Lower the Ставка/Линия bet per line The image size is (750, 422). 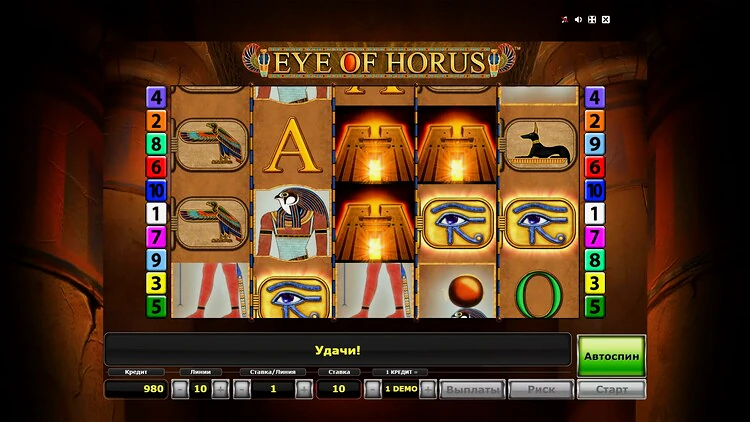pos(241,389)
